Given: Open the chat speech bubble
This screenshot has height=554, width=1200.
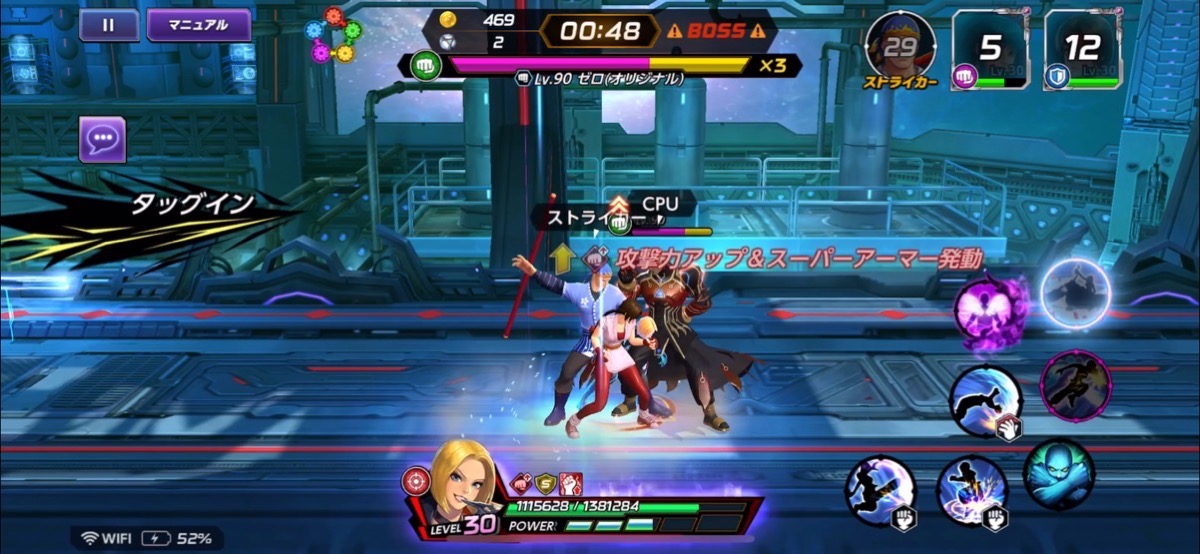Looking at the screenshot, I should [x=102, y=139].
